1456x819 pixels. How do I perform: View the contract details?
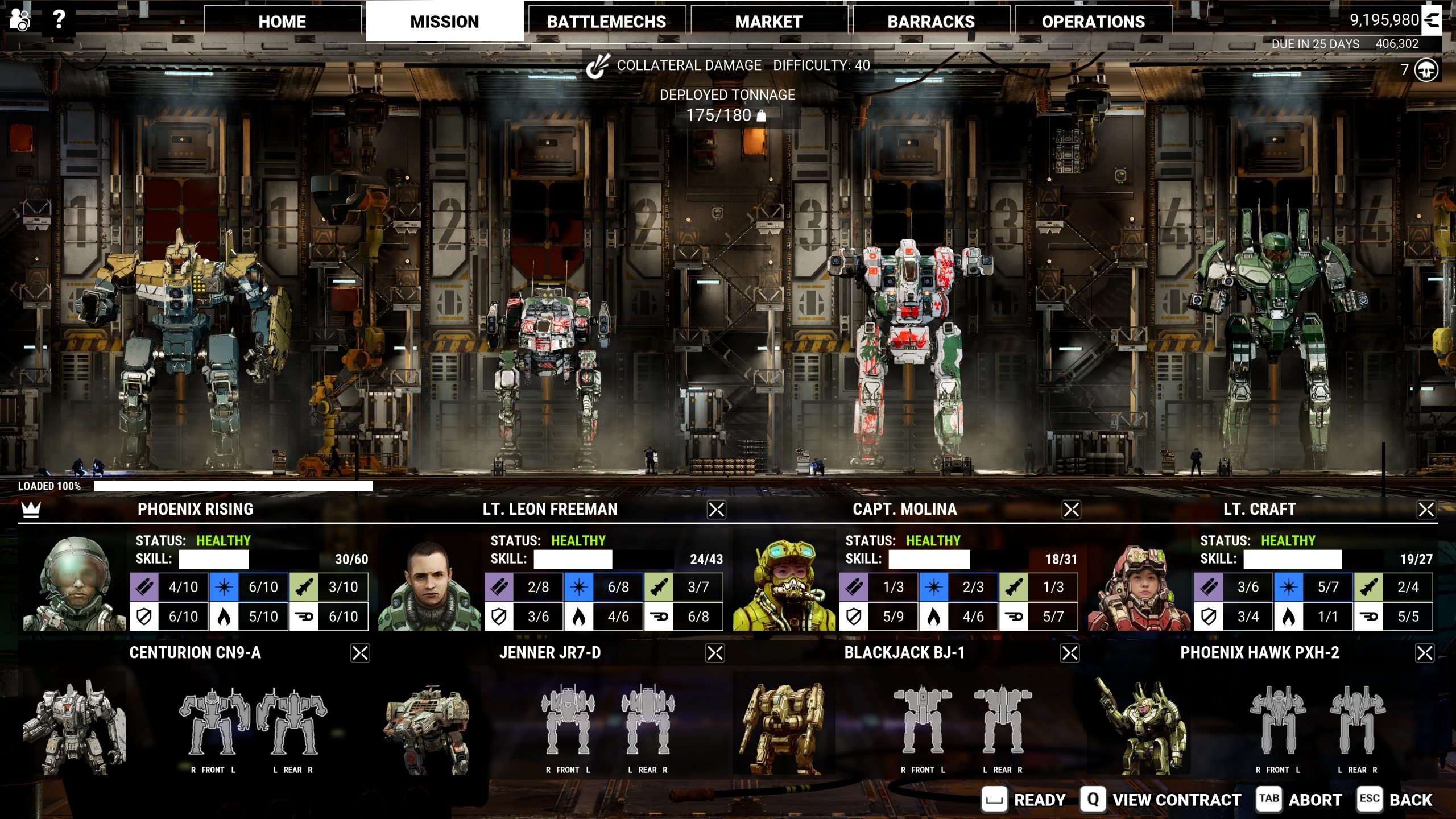[1161, 800]
